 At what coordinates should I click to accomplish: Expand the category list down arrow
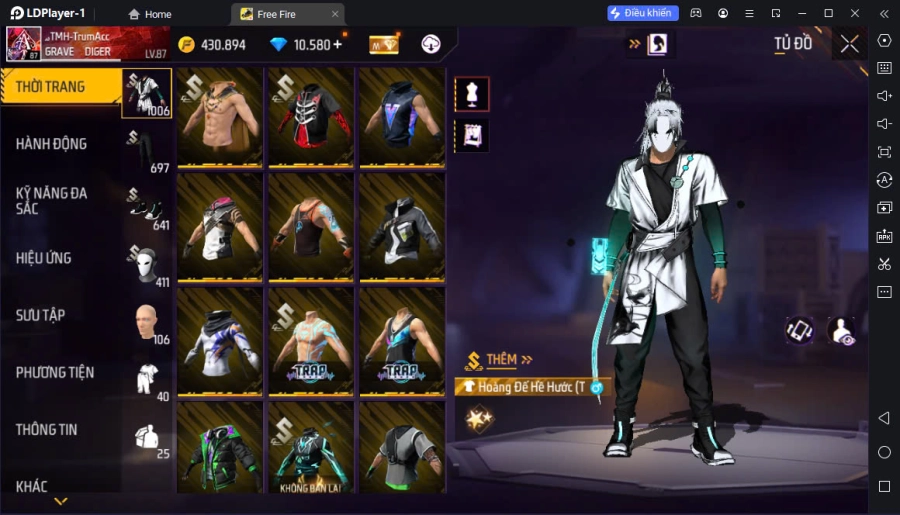coord(61,501)
